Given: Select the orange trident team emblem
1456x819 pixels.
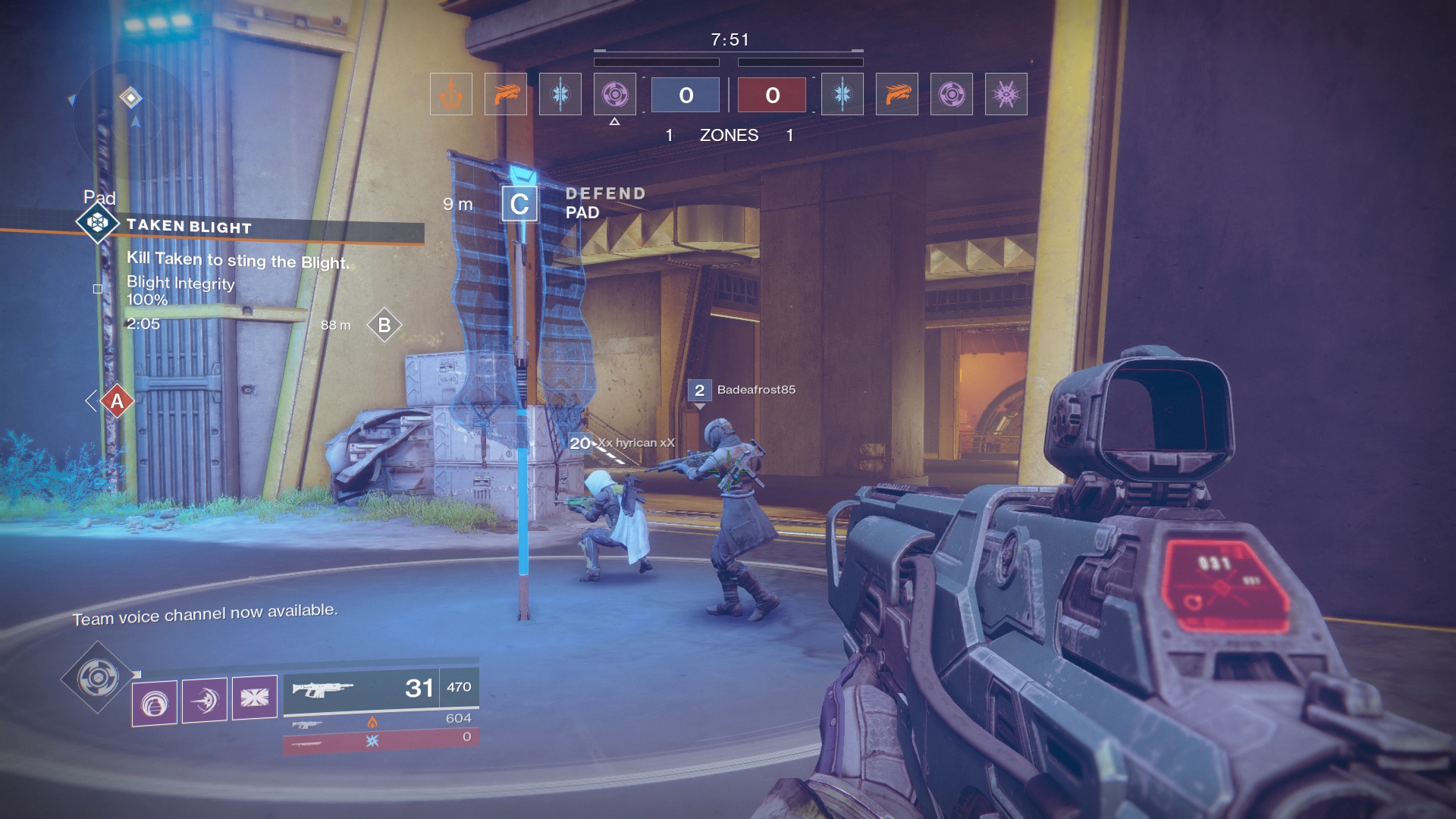Looking at the screenshot, I should pyautogui.click(x=451, y=95).
